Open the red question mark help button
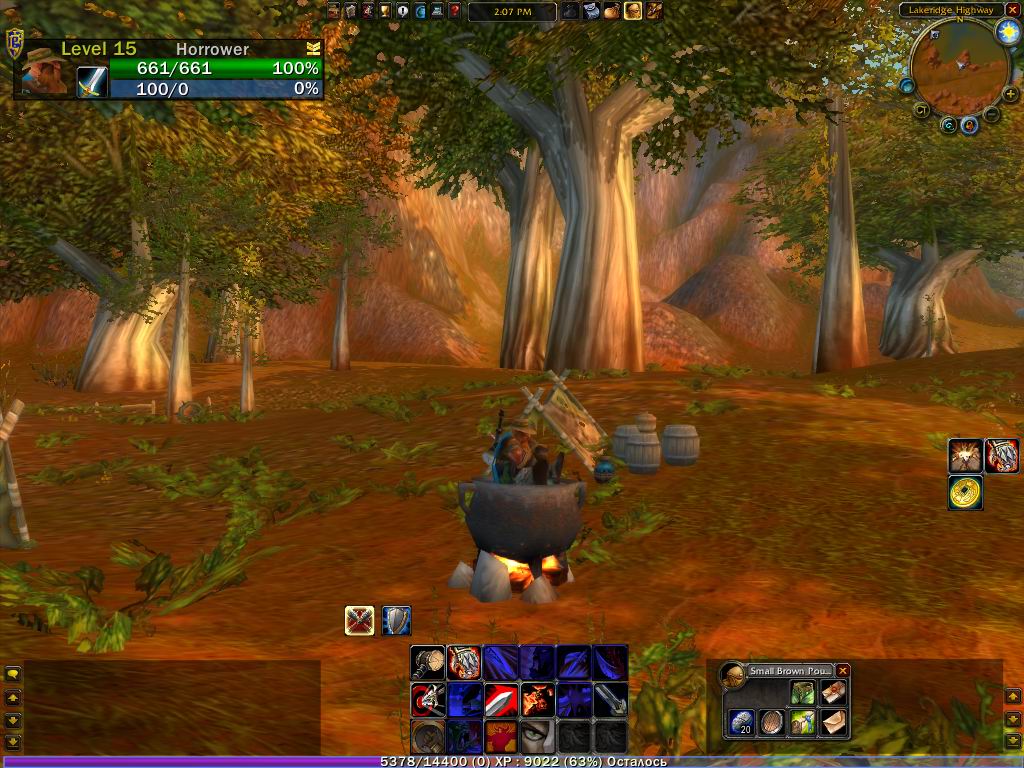This screenshot has width=1024, height=768. point(455,11)
